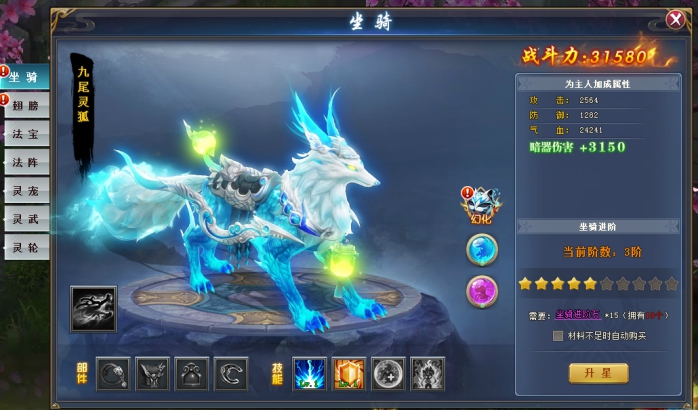
Task: Switch to the 翅膀 wings tab
Action: 25,106
